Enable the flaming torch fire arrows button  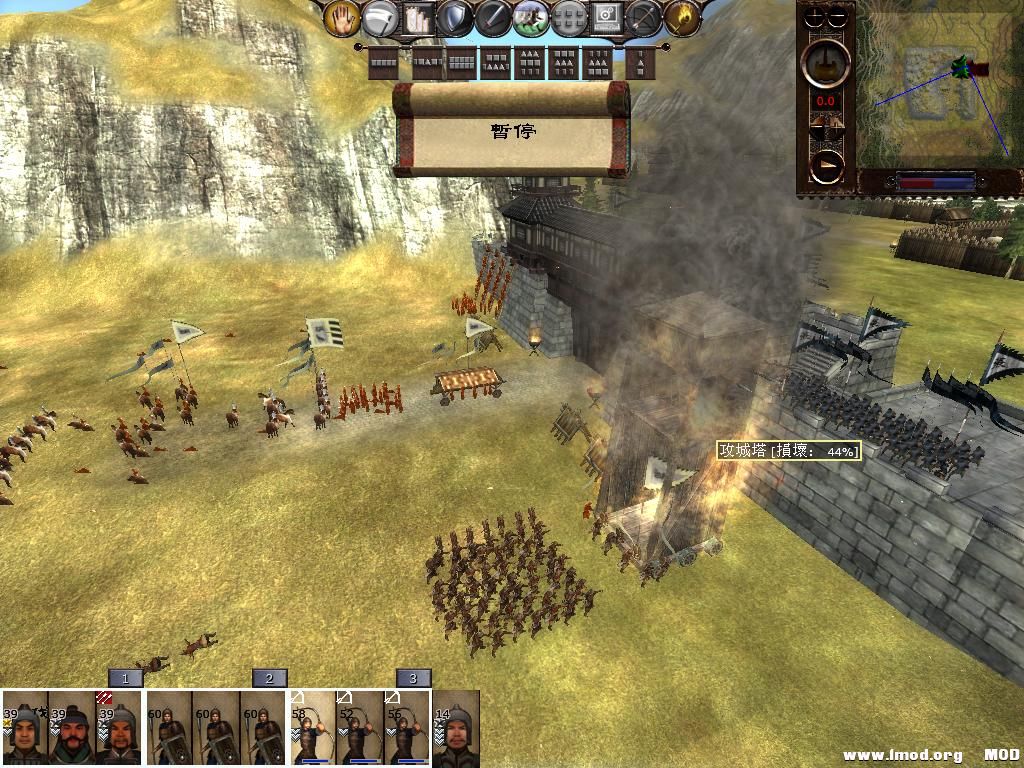682,18
